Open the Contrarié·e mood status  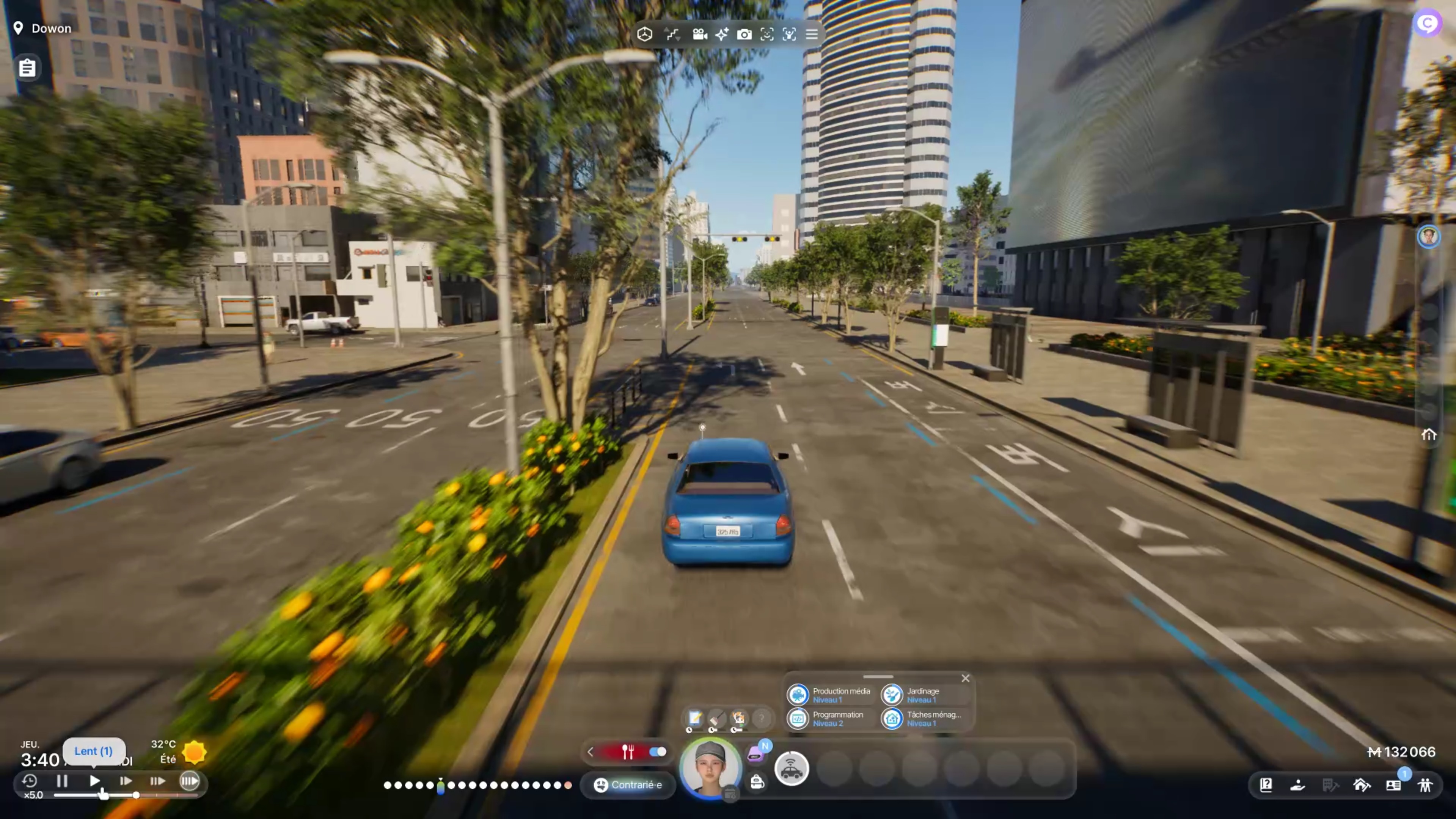[x=628, y=784]
